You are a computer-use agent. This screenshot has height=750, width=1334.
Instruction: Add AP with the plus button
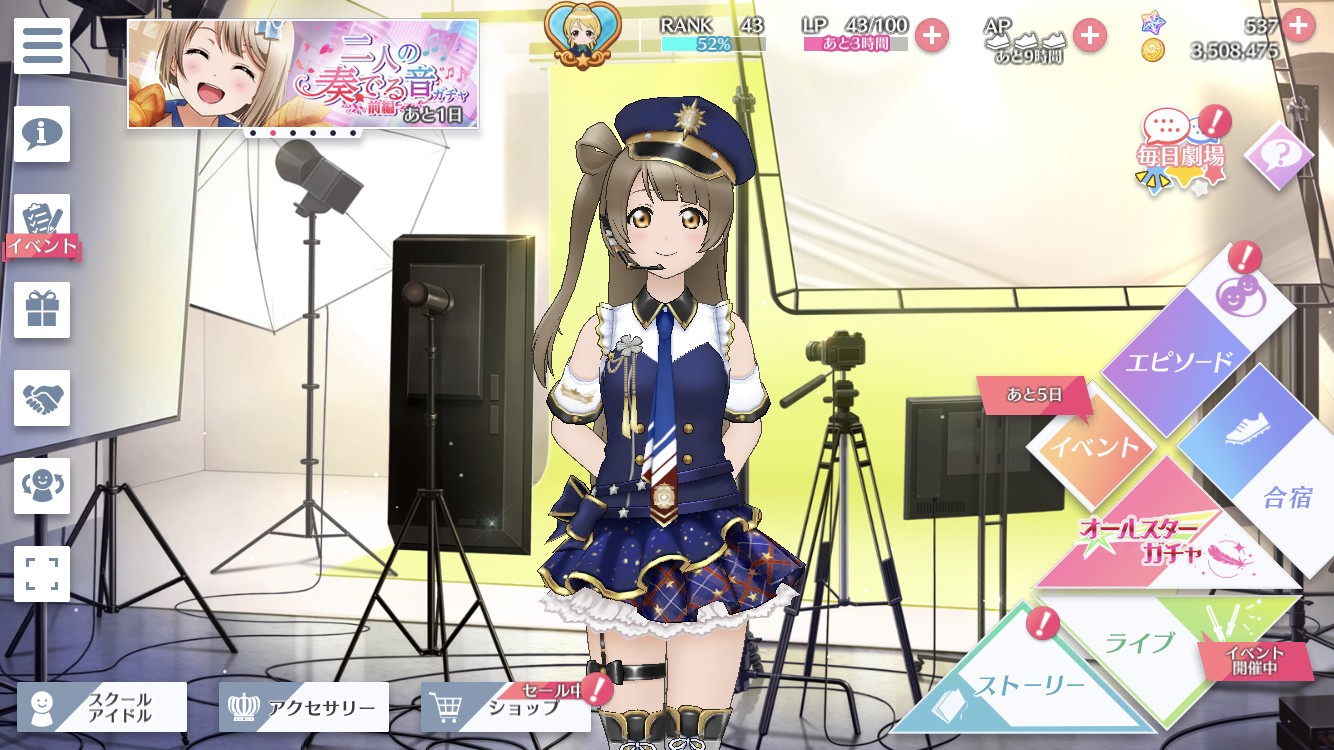[x=1089, y=35]
